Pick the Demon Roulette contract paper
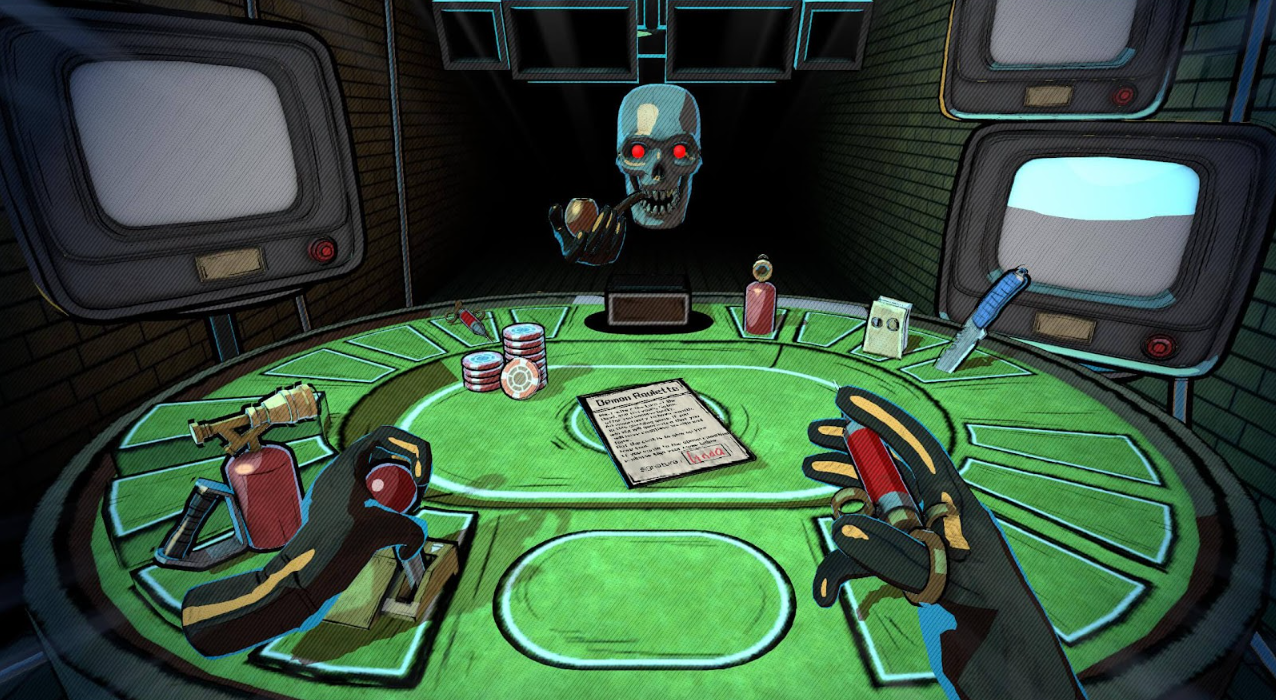This screenshot has width=1276, height=700. coord(663,437)
